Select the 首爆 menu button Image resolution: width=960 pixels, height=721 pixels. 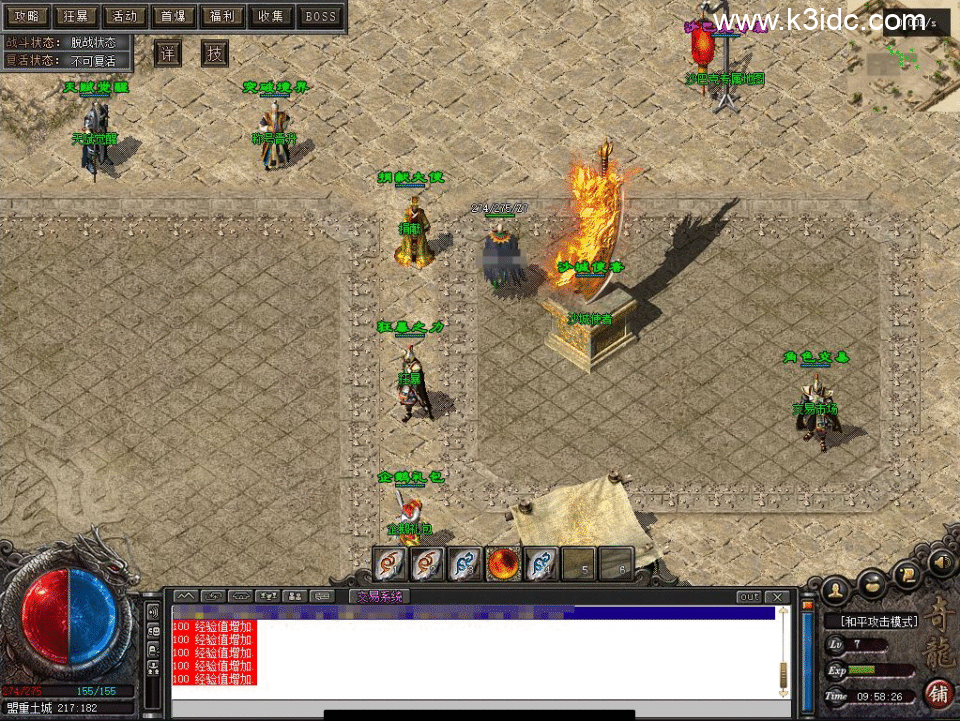tap(173, 16)
